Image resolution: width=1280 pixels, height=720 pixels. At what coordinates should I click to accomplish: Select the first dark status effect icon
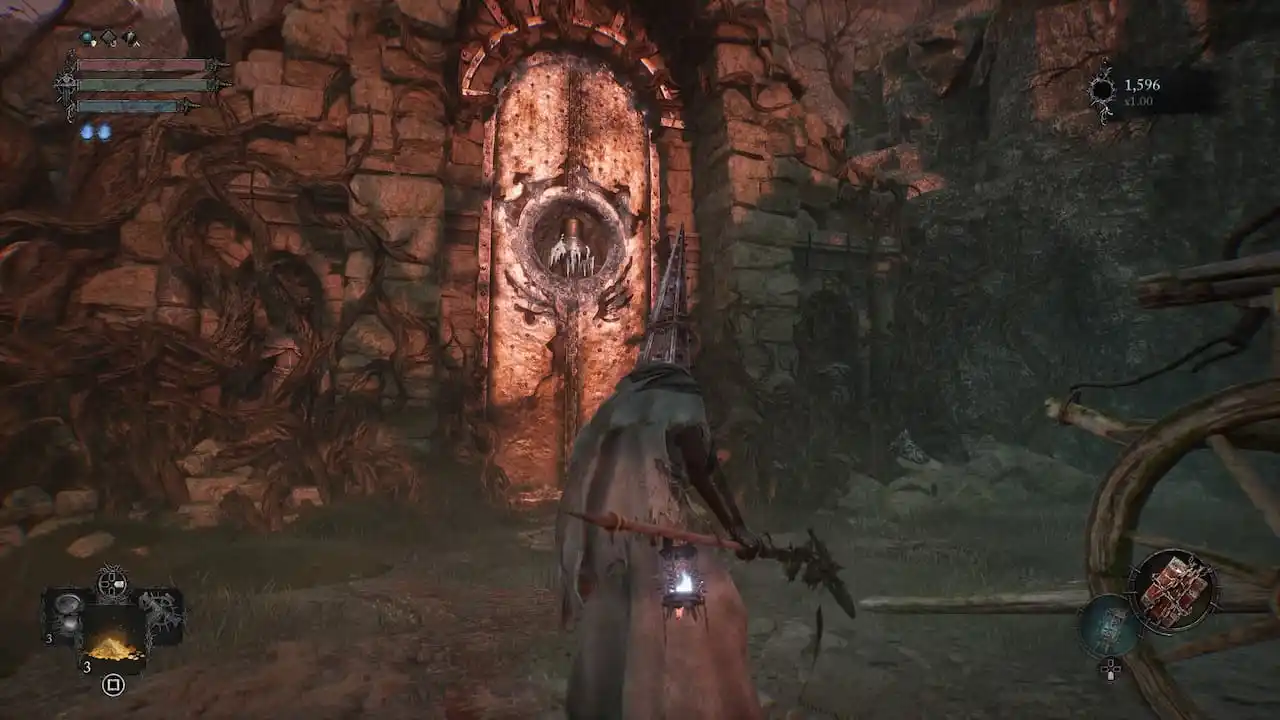(x=109, y=37)
